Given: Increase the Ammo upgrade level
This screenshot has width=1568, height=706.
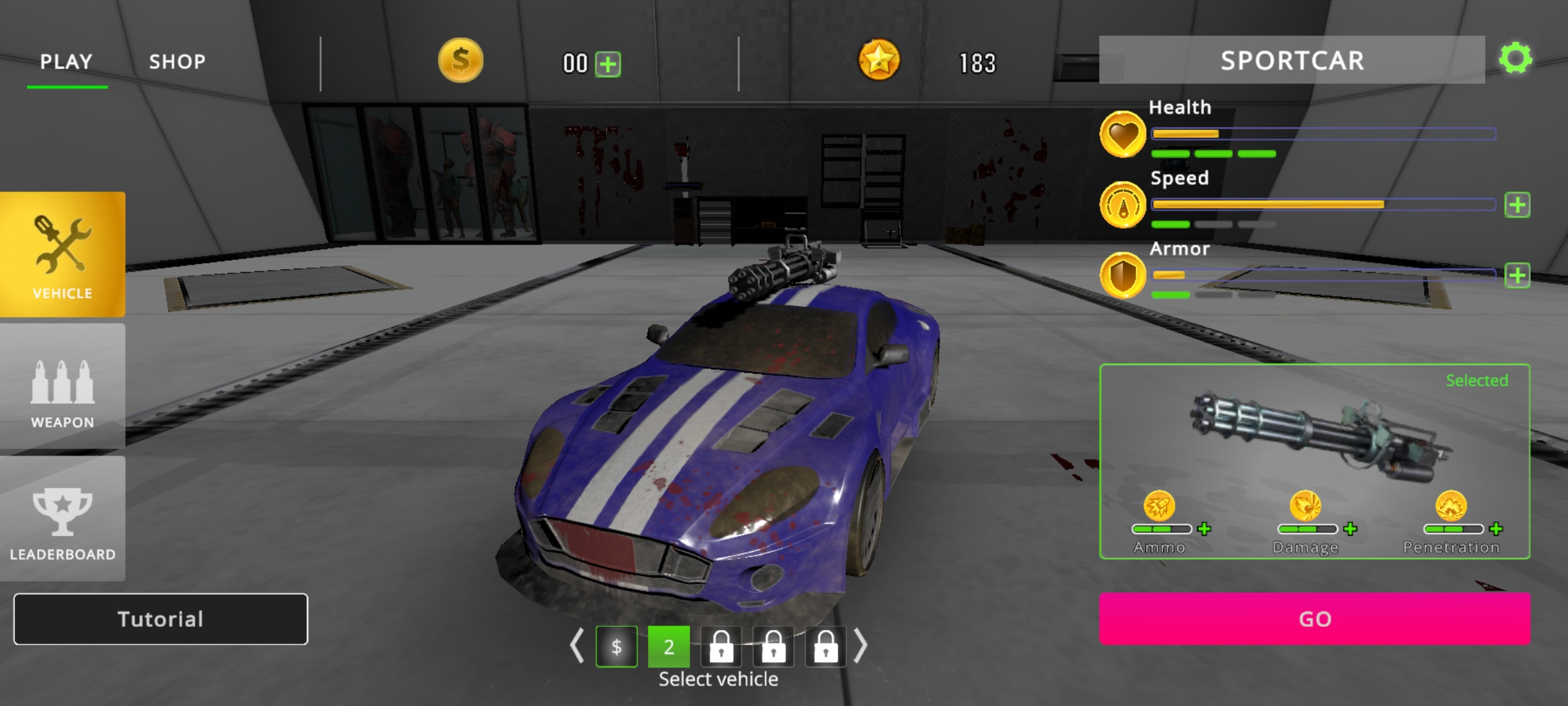Looking at the screenshot, I should coord(1204,529).
